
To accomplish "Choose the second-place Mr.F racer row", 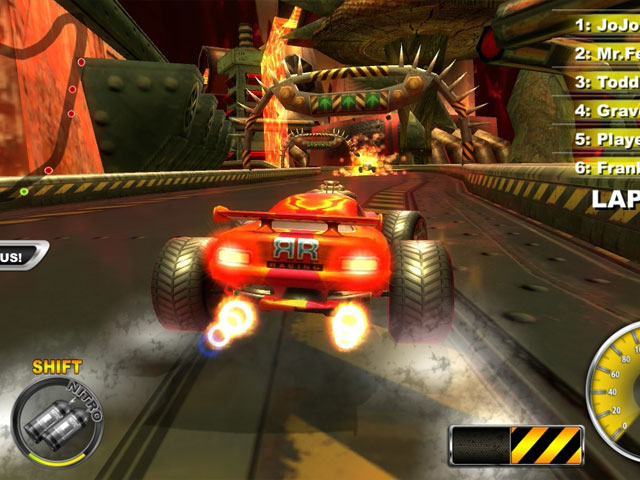I will tap(606, 50).
